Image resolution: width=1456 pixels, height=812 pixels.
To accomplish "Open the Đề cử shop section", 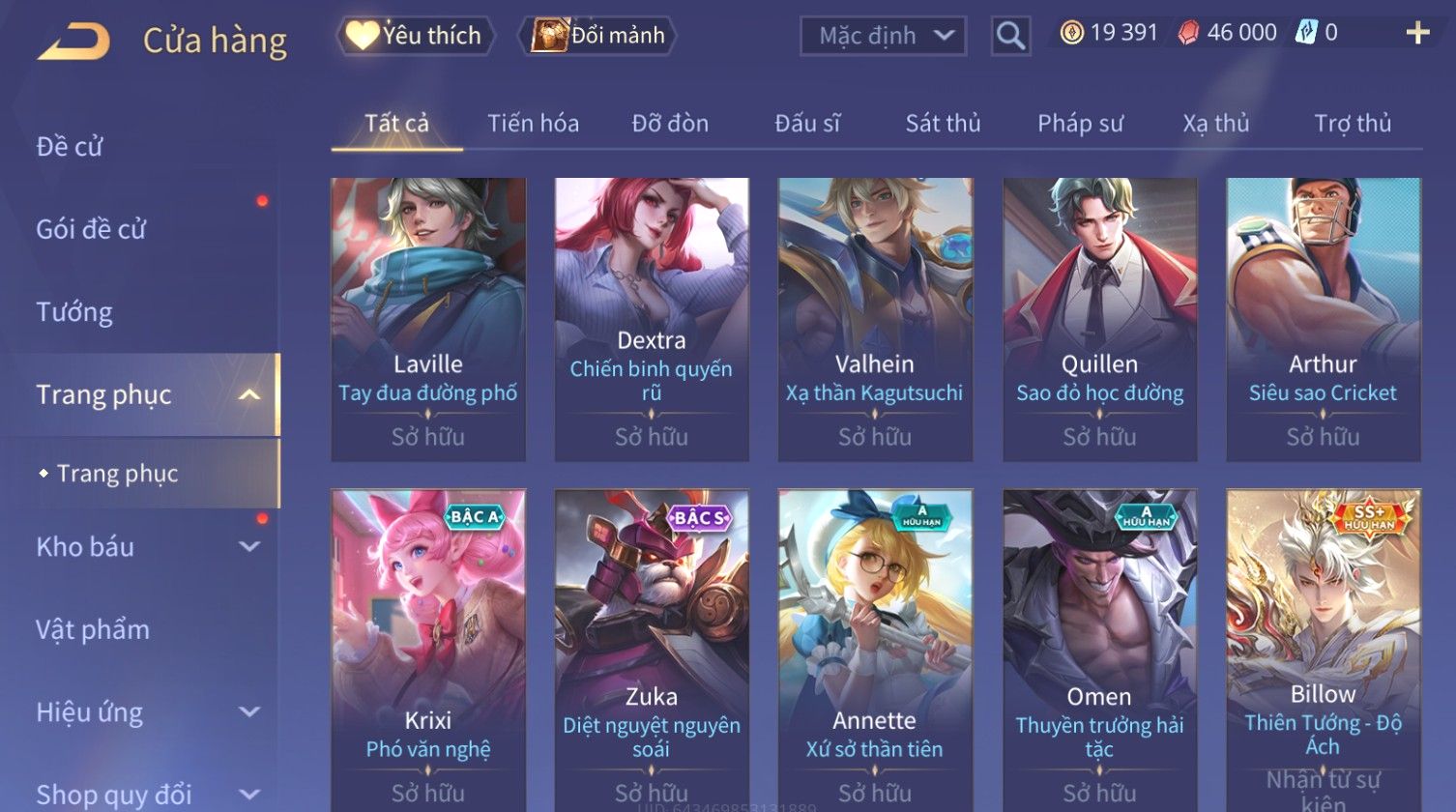I will pos(70,147).
